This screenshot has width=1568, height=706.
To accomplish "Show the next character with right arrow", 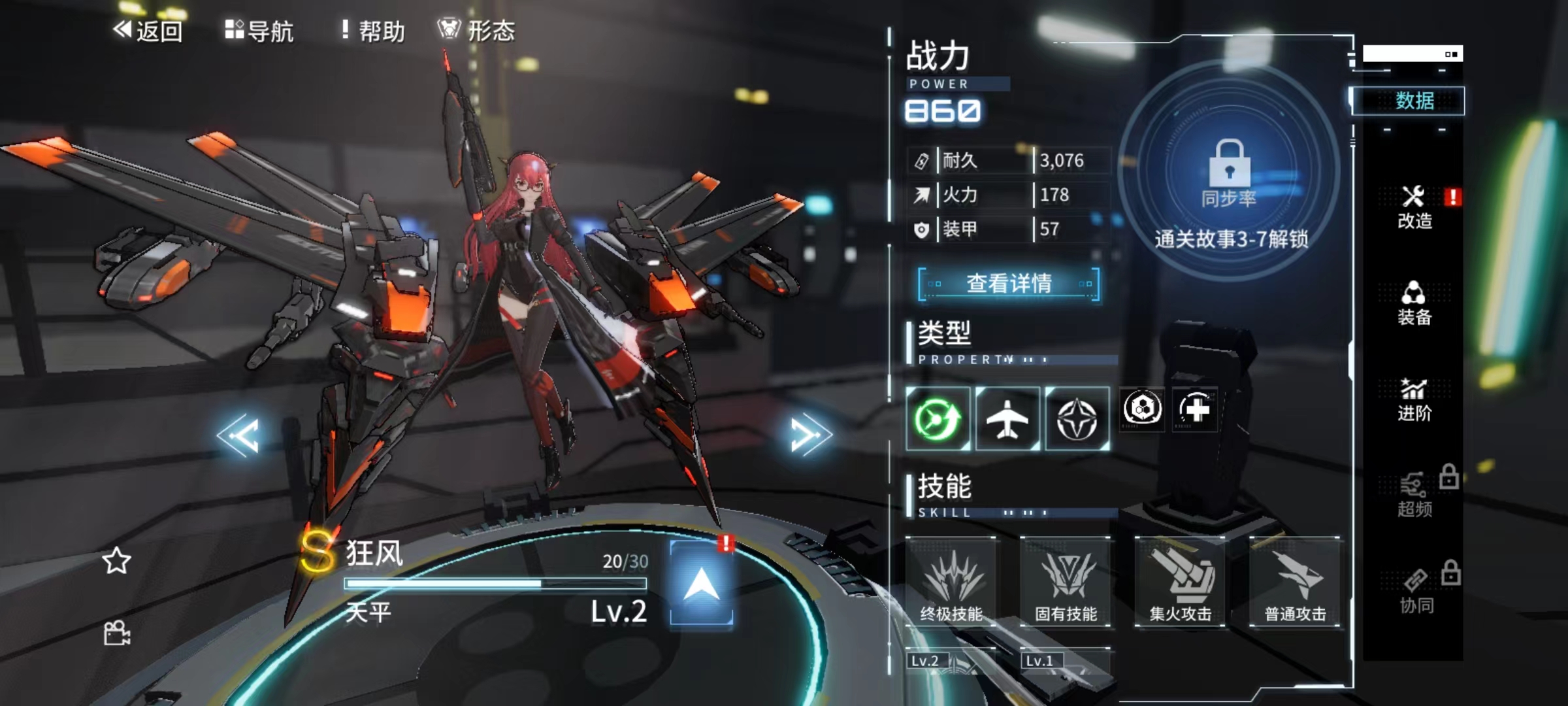I will [809, 435].
